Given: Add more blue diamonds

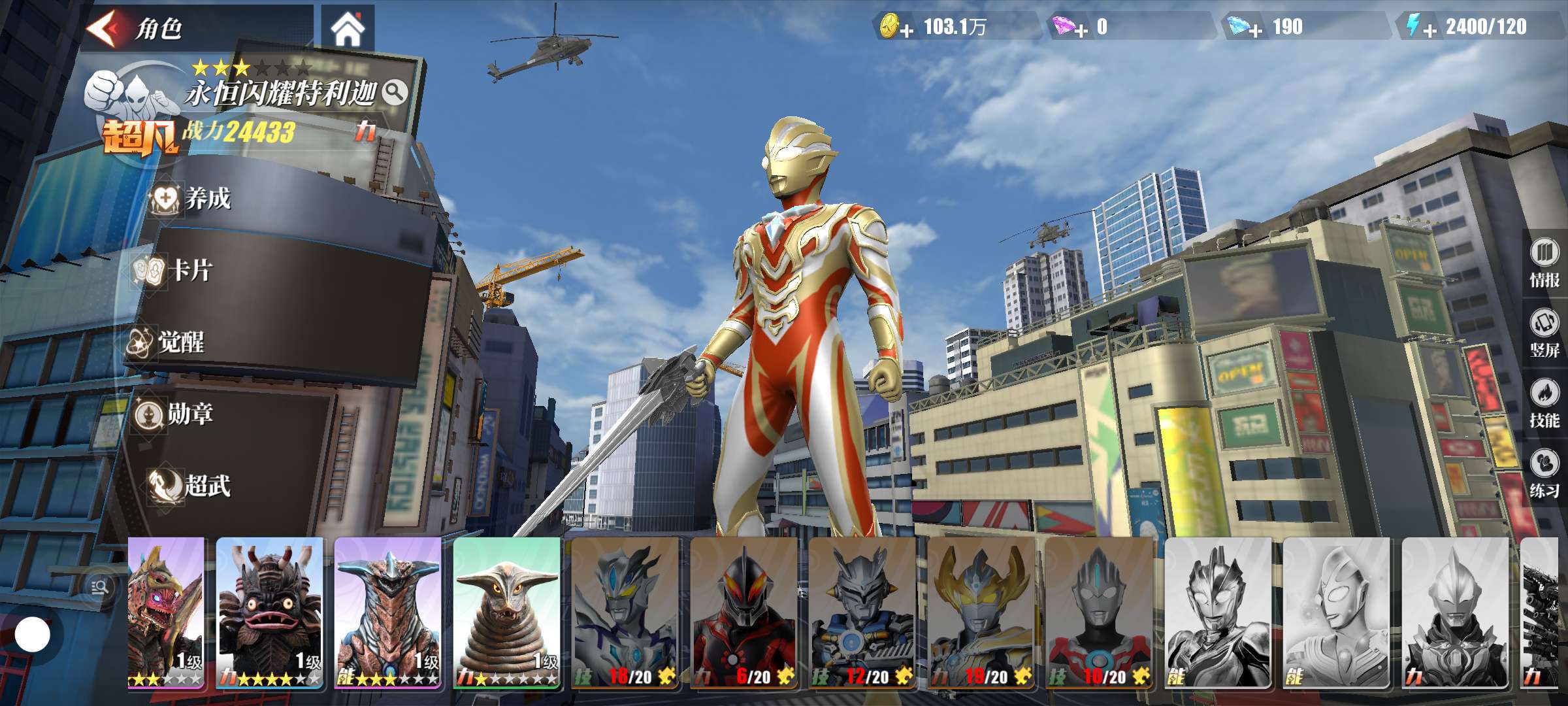Looking at the screenshot, I should [1255, 30].
